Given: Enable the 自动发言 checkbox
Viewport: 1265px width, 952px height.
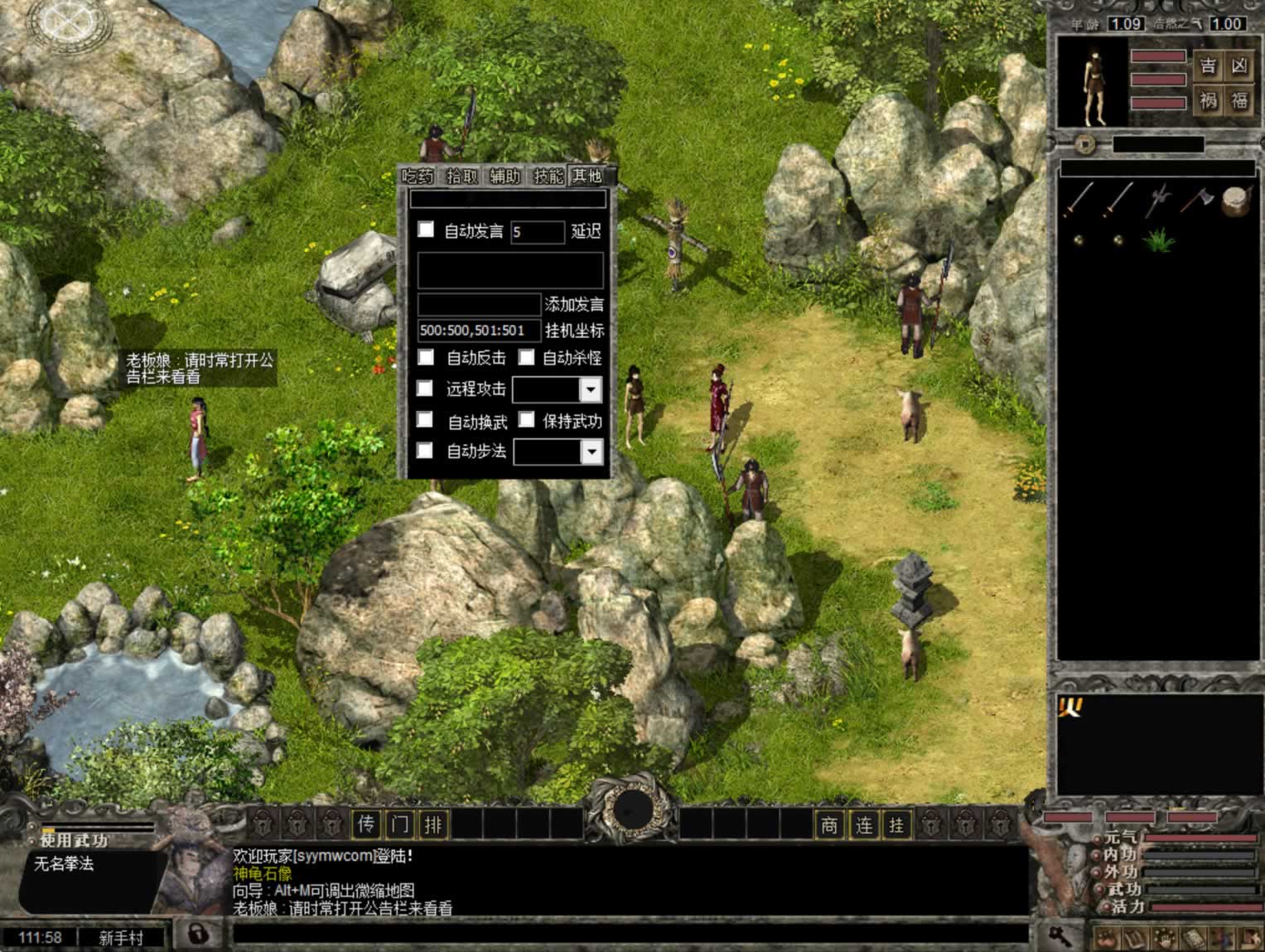Looking at the screenshot, I should pos(426,230).
